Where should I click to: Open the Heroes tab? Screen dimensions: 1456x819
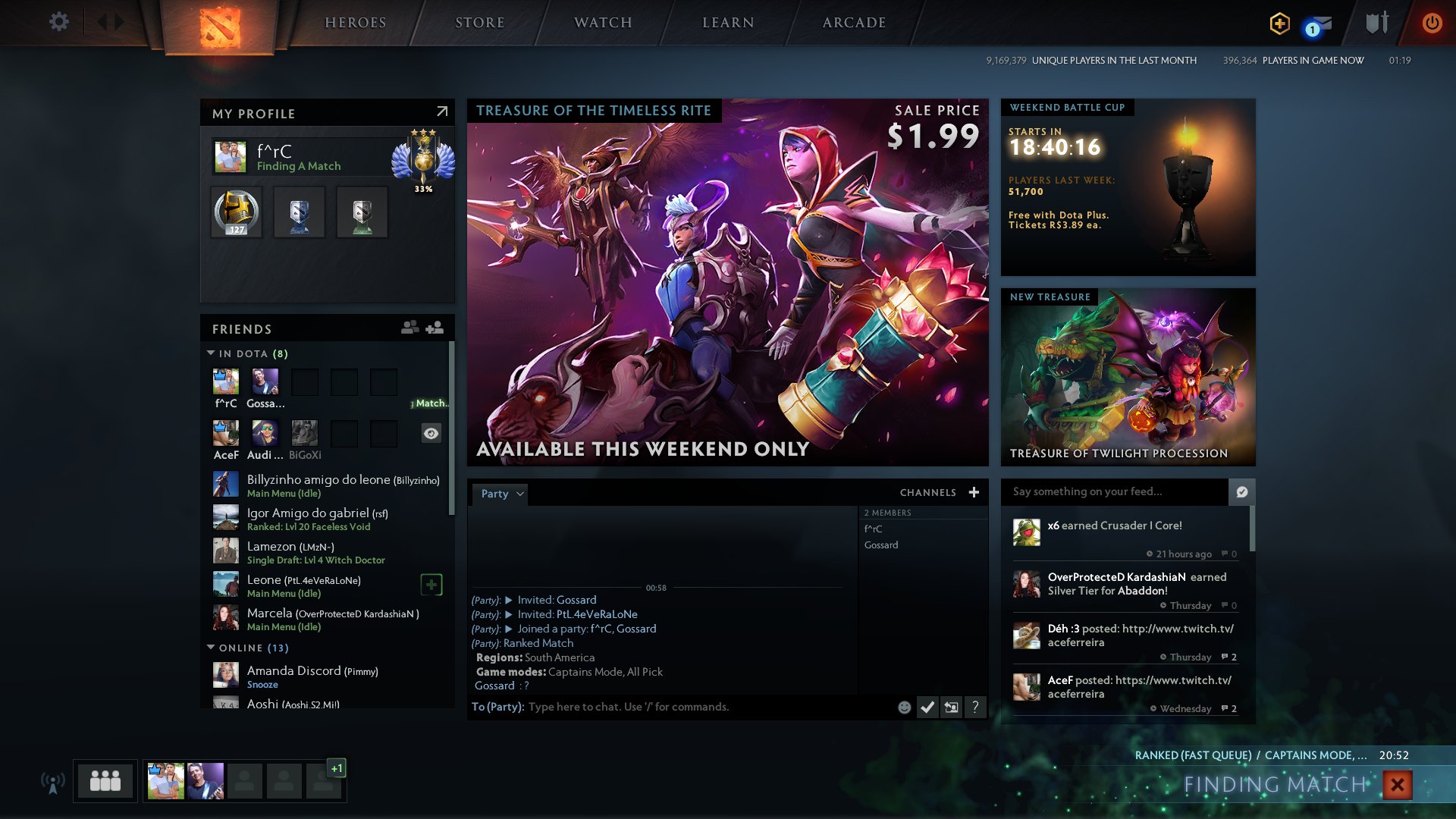(x=355, y=23)
